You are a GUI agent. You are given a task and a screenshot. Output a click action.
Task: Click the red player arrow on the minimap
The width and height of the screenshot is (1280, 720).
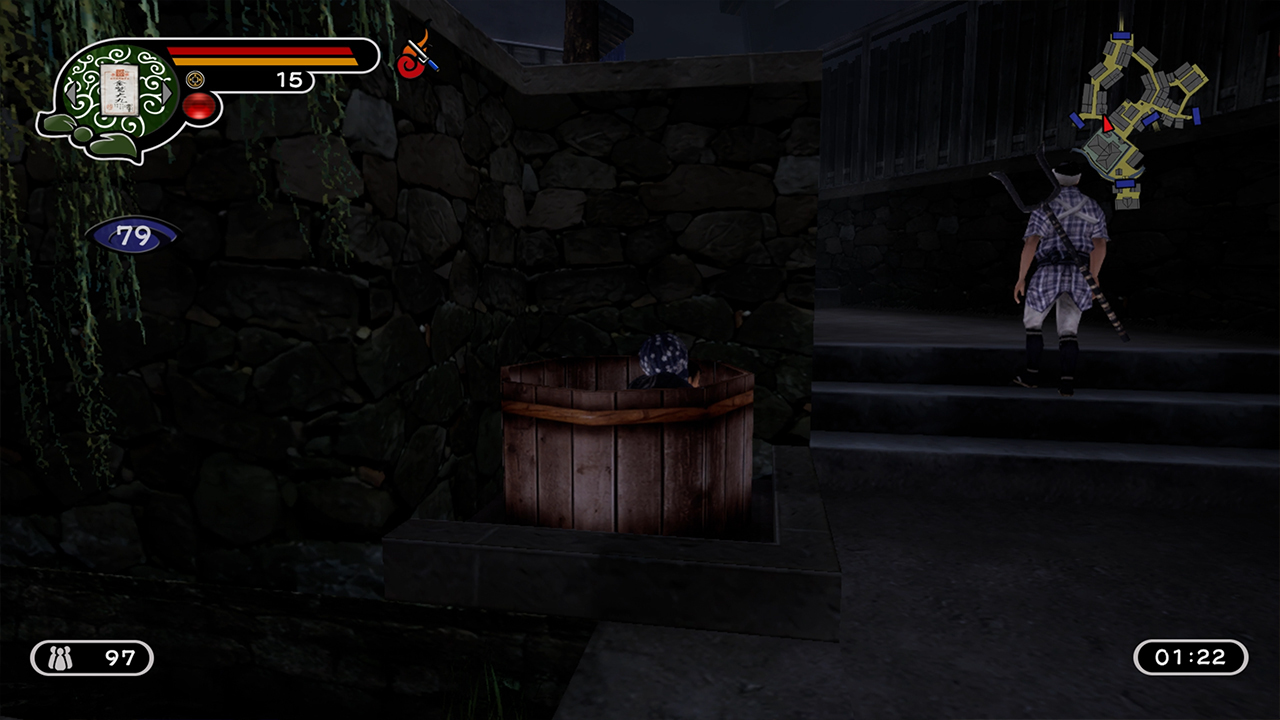coord(1107,125)
